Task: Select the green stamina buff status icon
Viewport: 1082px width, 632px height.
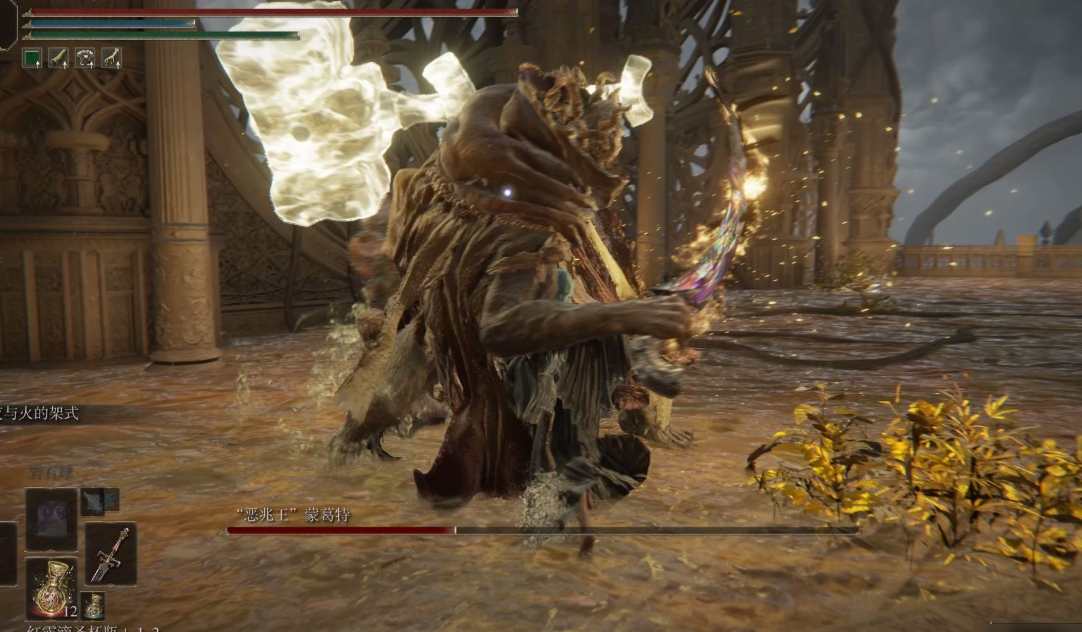Action: pos(32,58)
